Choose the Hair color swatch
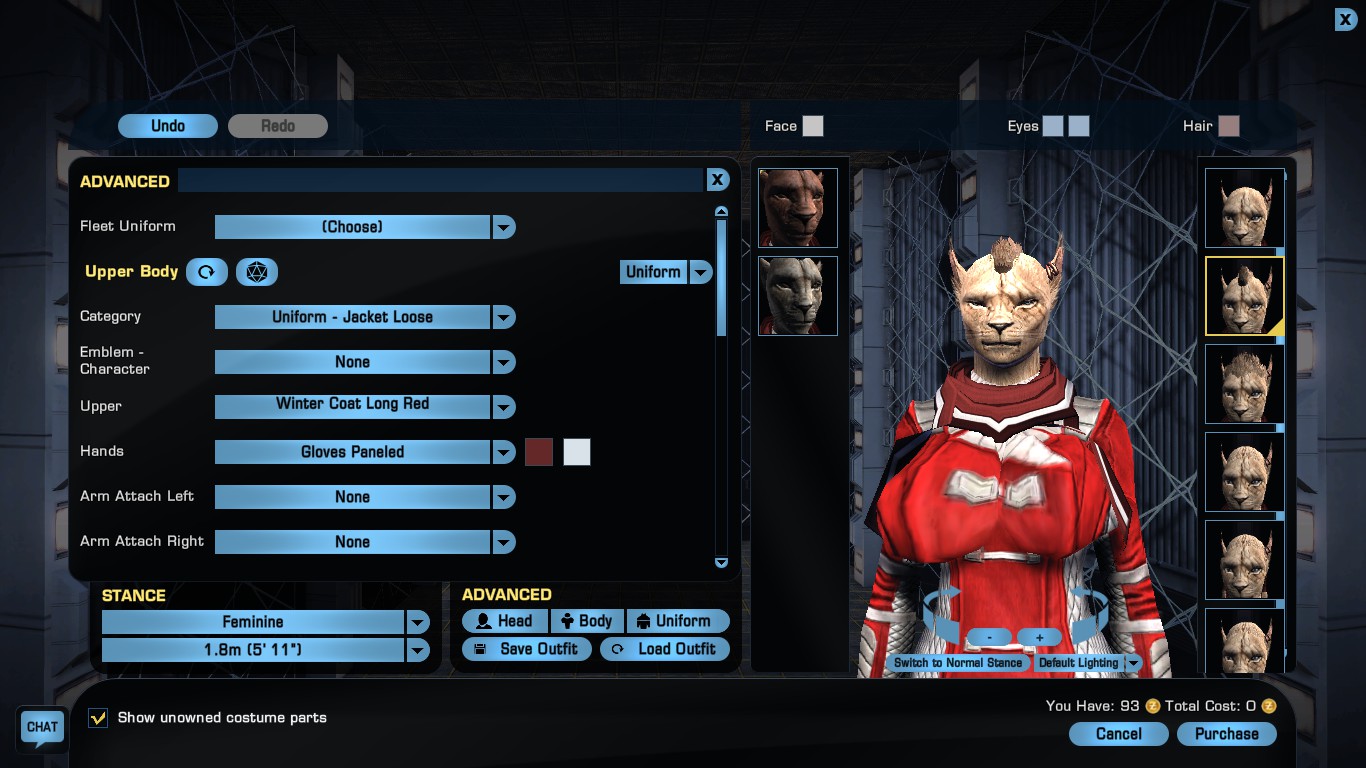The height and width of the screenshot is (768, 1366). click(x=1229, y=126)
